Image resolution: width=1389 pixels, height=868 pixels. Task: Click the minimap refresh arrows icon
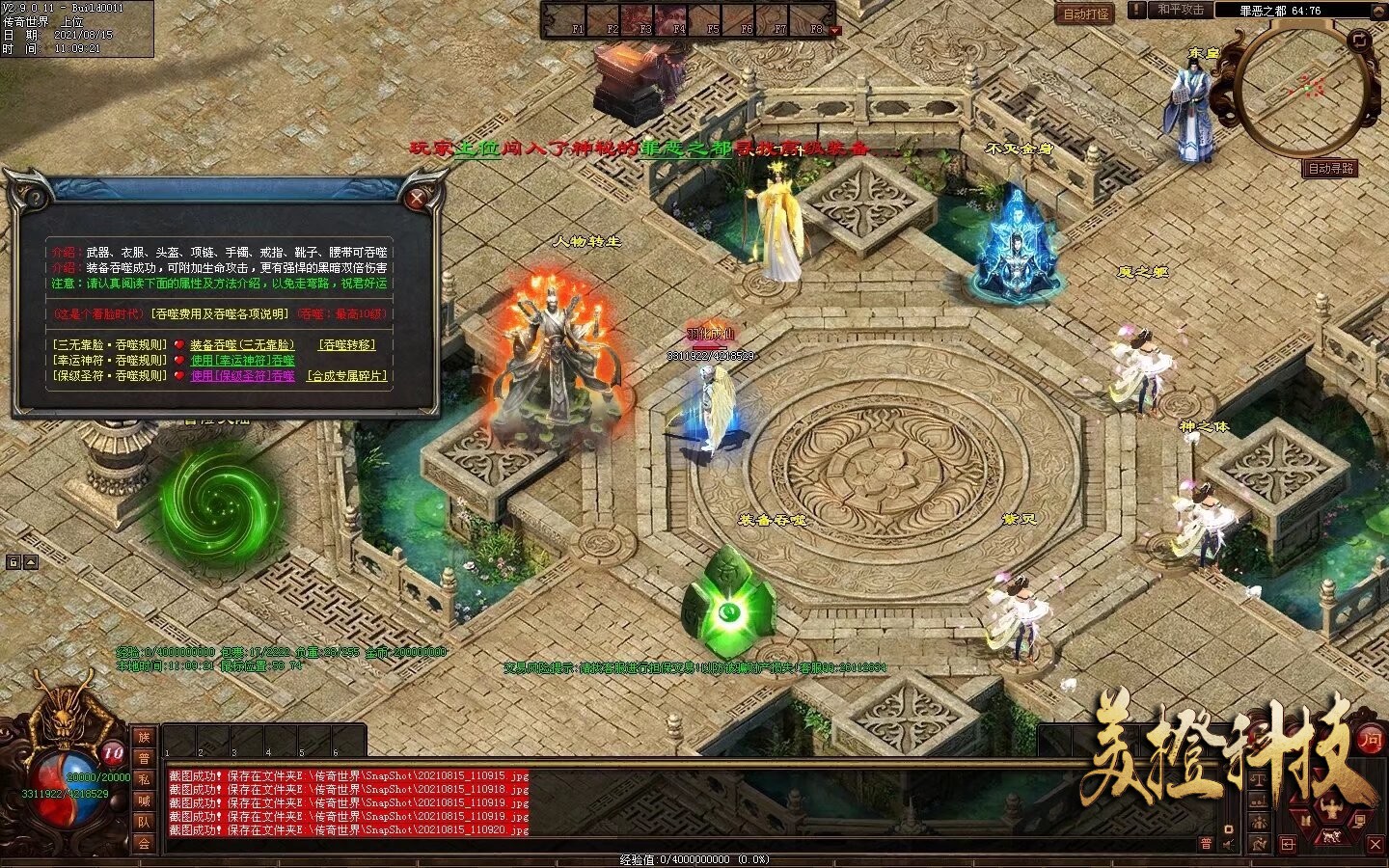[1360, 40]
